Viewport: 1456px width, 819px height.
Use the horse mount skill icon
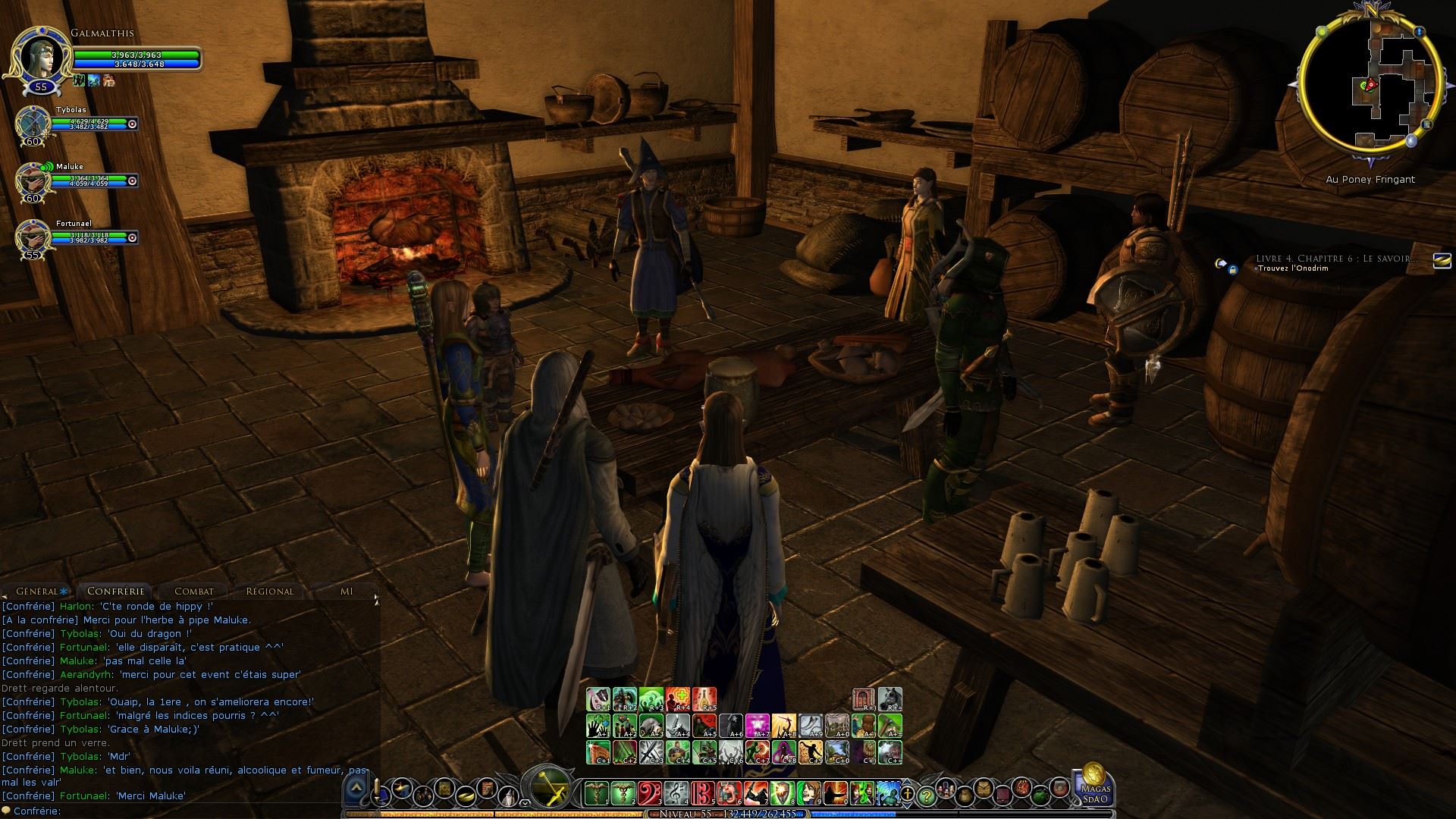tap(889, 698)
